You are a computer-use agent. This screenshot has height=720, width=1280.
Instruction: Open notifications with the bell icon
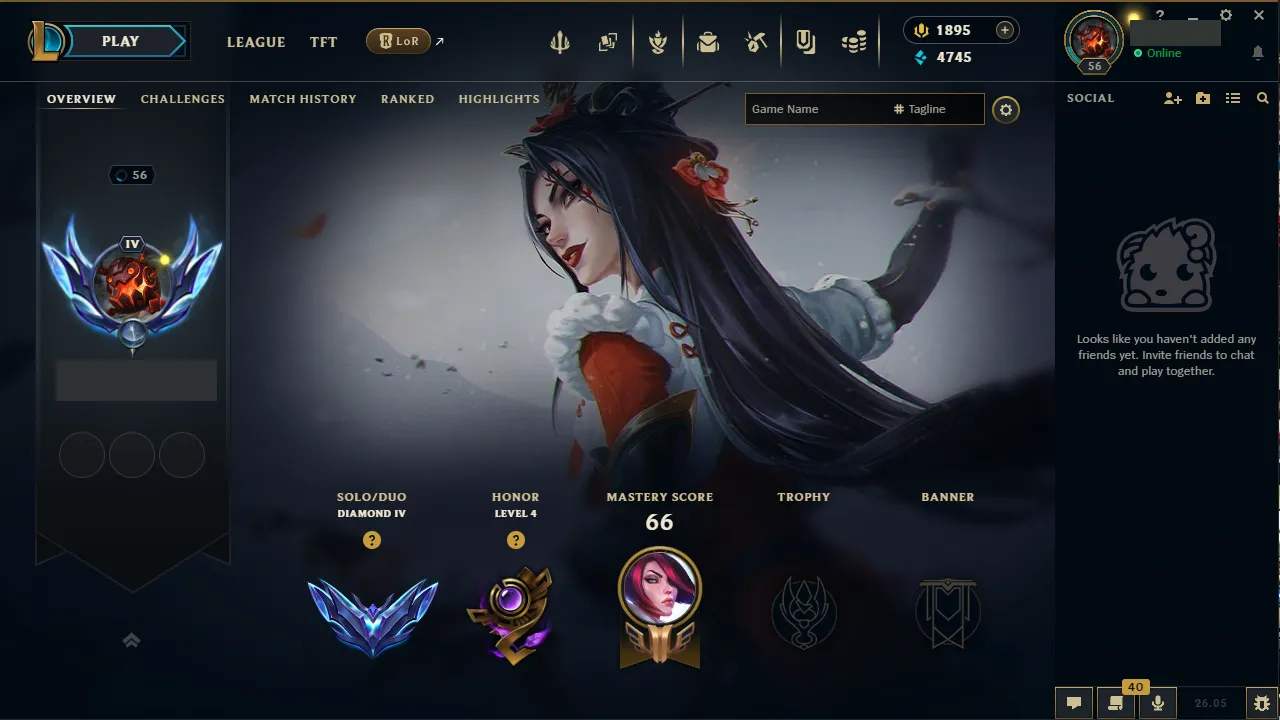1258,53
